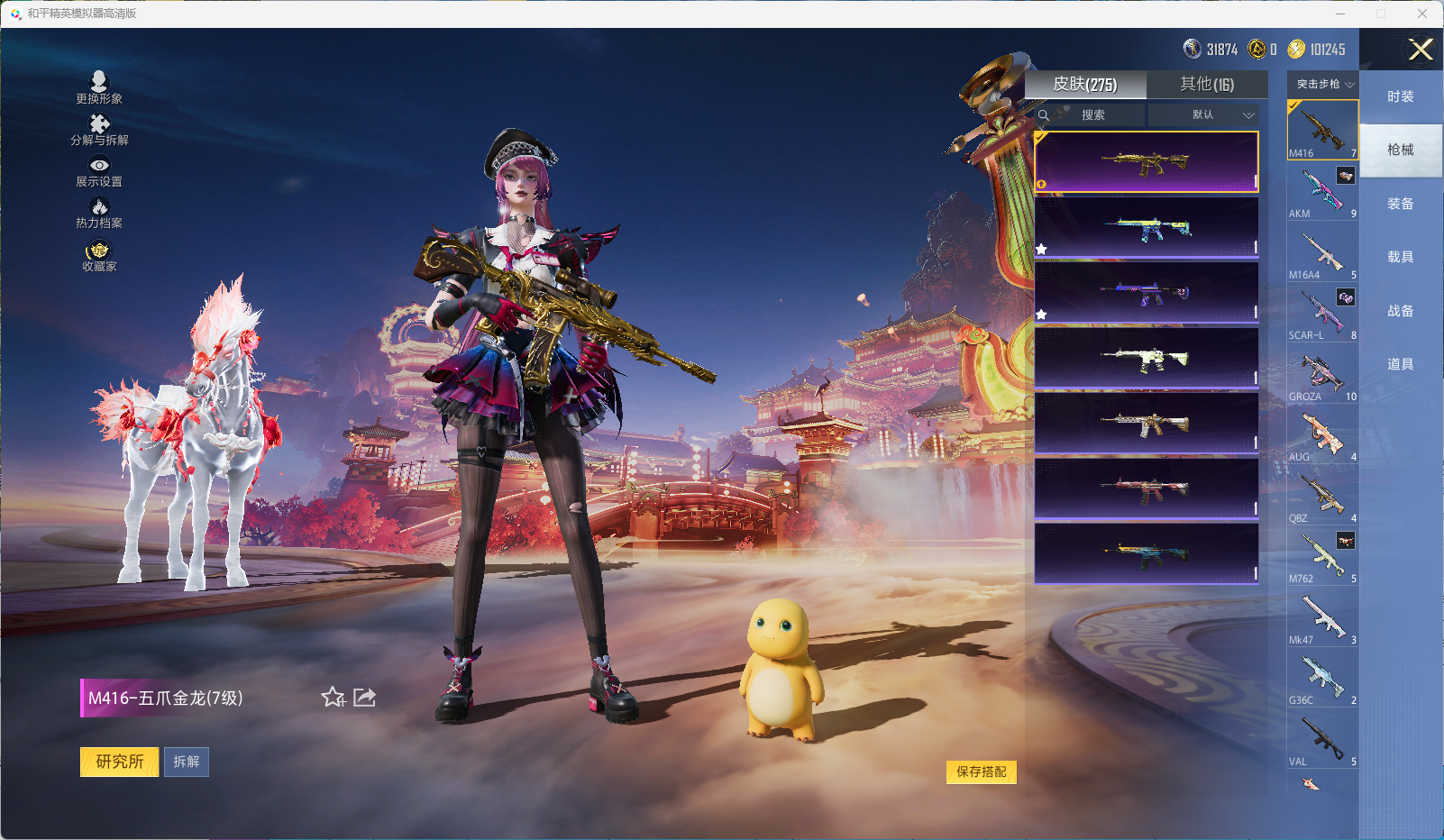Select the GROZA weapon tile
The image size is (1444, 840).
pyautogui.click(x=1322, y=374)
